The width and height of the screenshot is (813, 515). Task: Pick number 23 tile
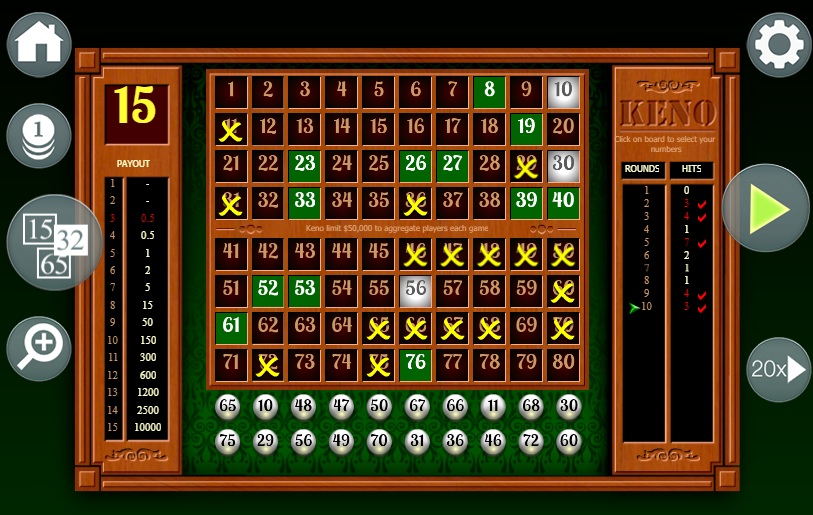(x=305, y=165)
